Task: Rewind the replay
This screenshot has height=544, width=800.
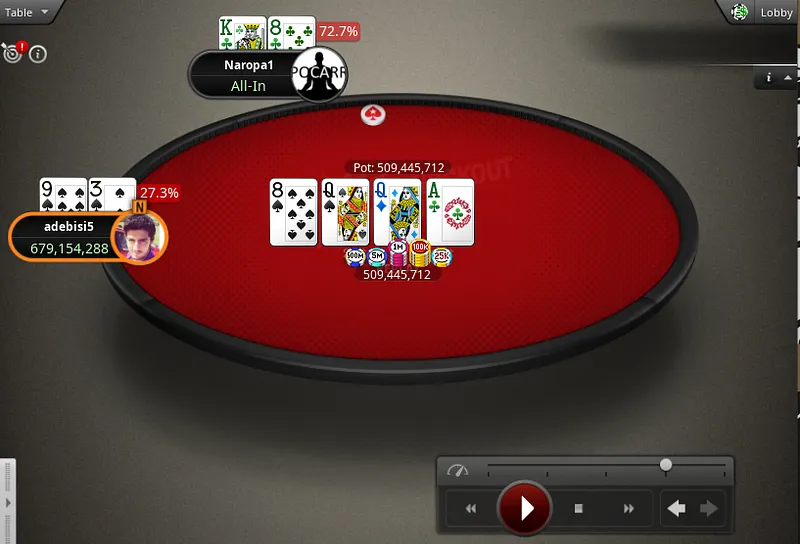Action: [x=470, y=509]
